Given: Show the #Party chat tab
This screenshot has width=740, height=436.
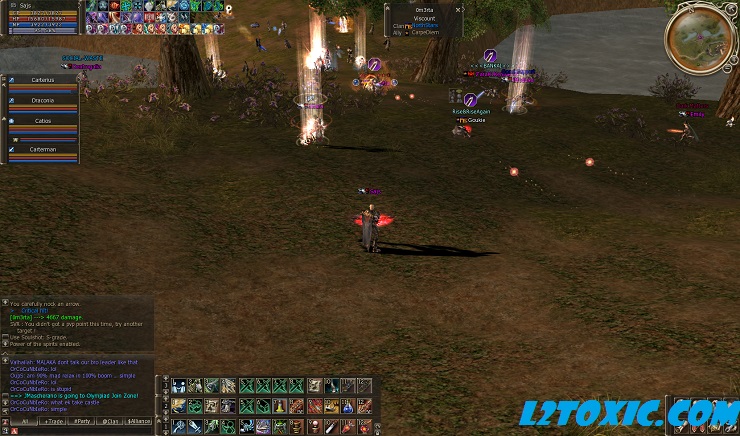Looking at the screenshot, I should [x=80, y=423].
